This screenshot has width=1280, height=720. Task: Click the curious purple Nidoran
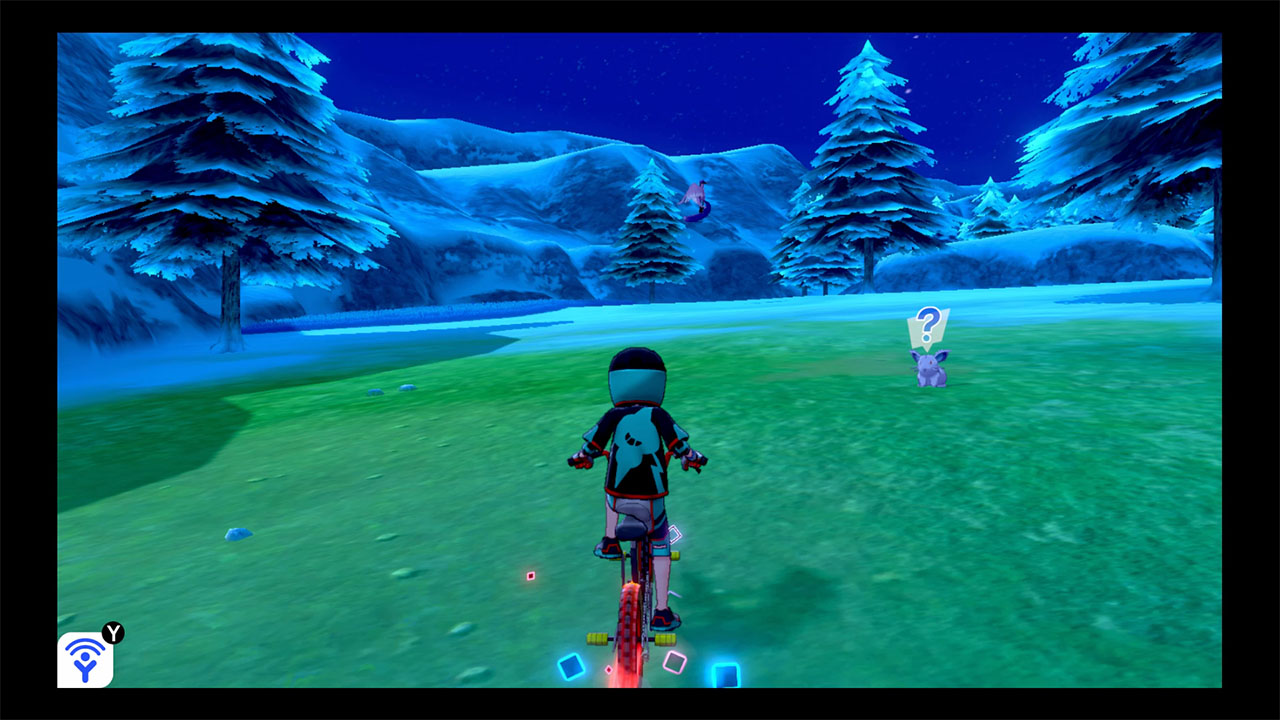[929, 368]
